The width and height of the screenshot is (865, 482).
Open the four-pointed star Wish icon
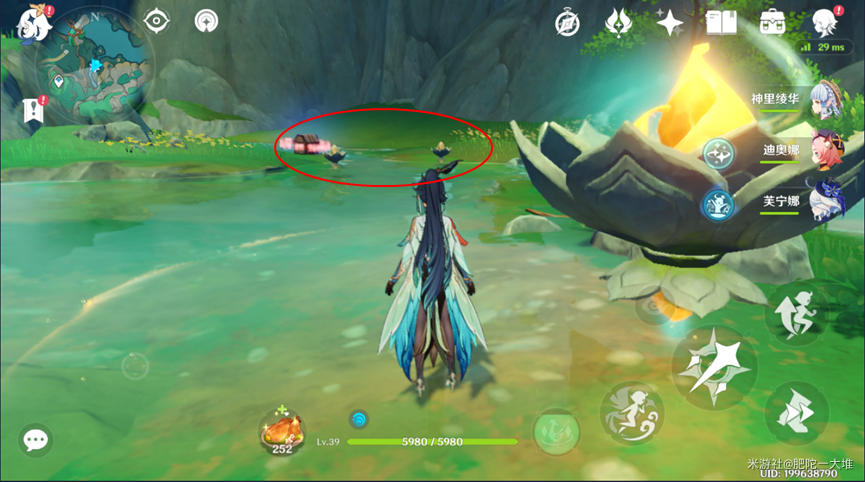[669, 22]
